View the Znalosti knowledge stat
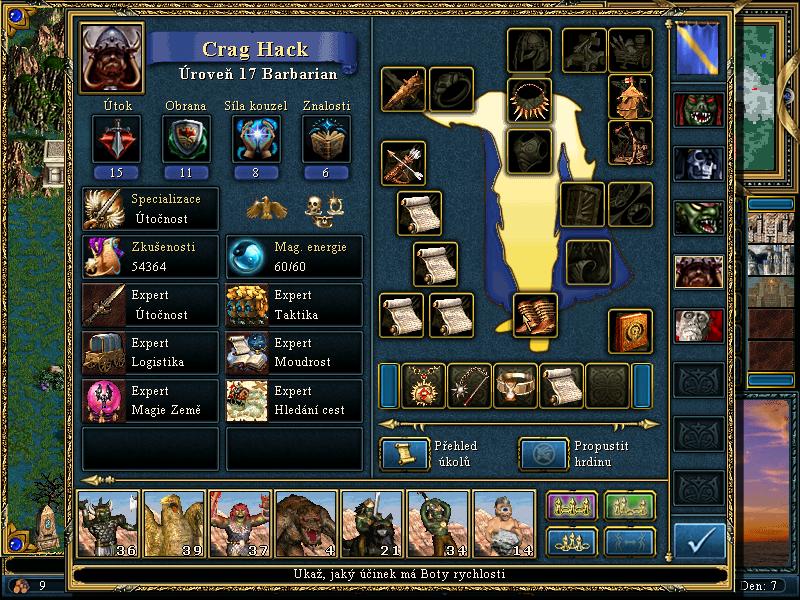This screenshot has width=800, height=600. pyautogui.click(x=325, y=140)
